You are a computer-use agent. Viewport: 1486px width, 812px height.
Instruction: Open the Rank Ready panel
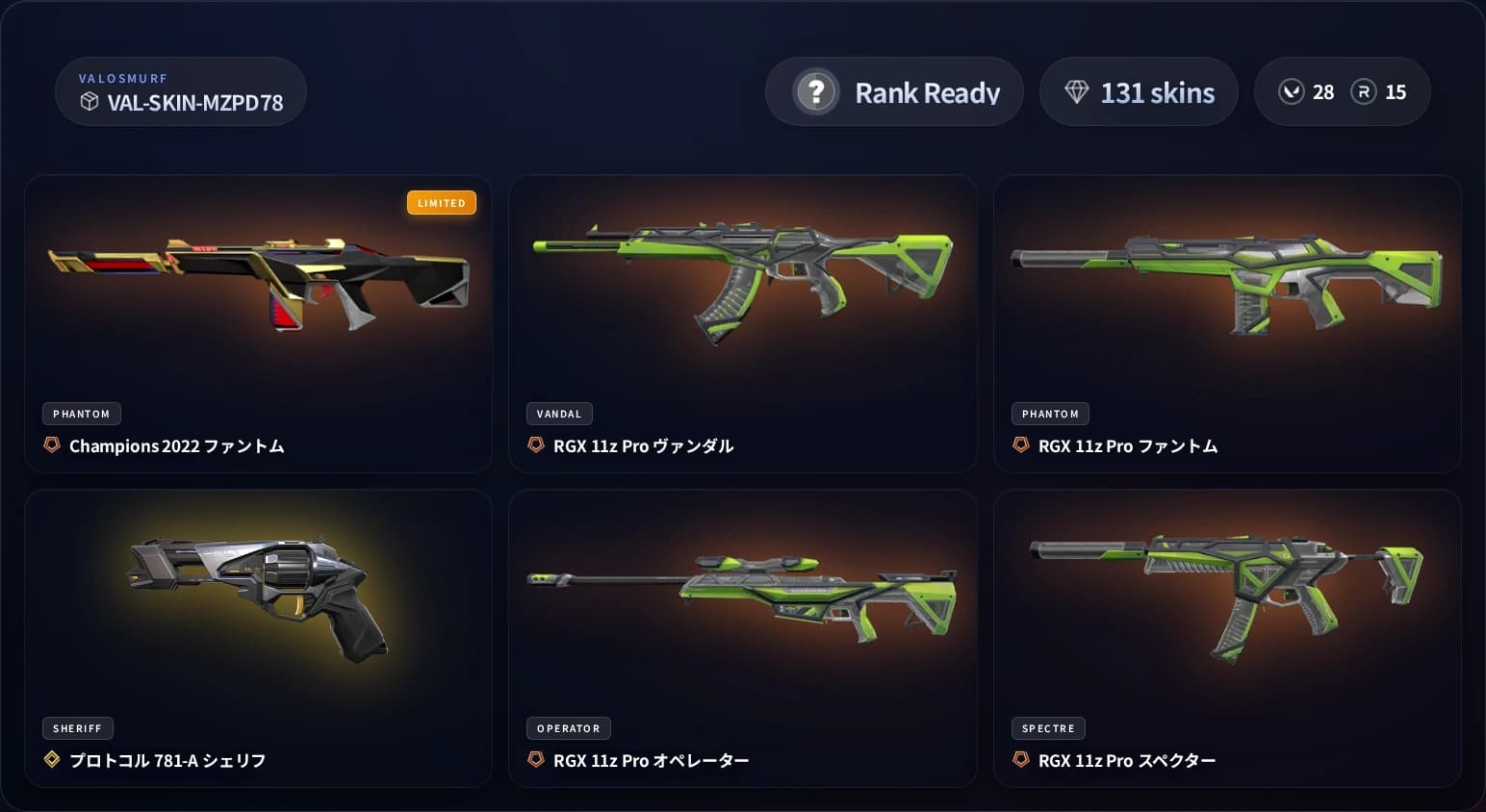pyautogui.click(x=894, y=91)
